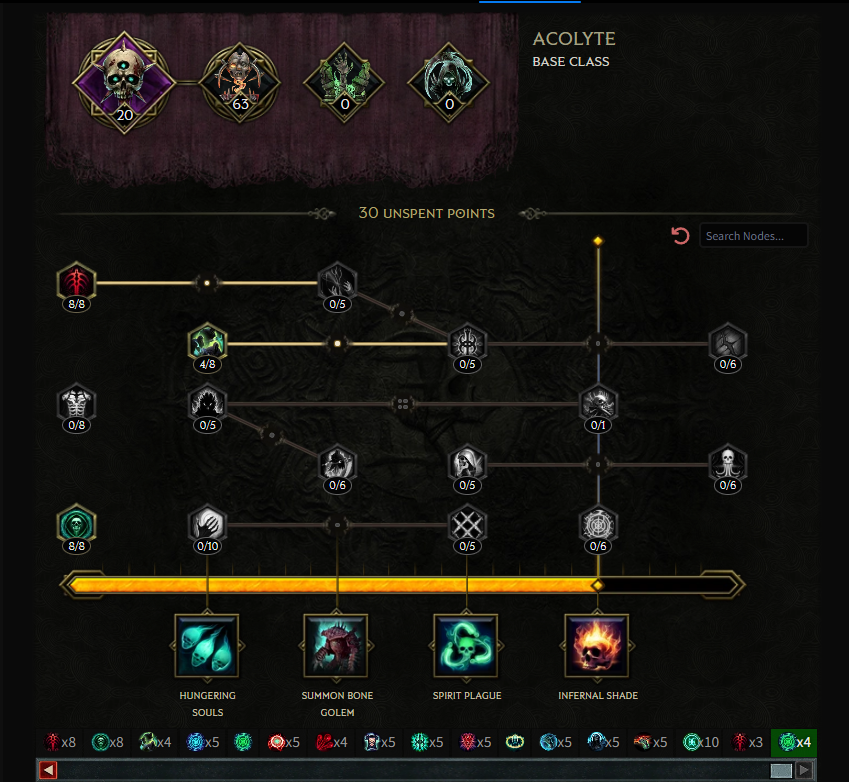
Task: Select the octopus-skull 0/6 node
Action: [x=728, y=464]
